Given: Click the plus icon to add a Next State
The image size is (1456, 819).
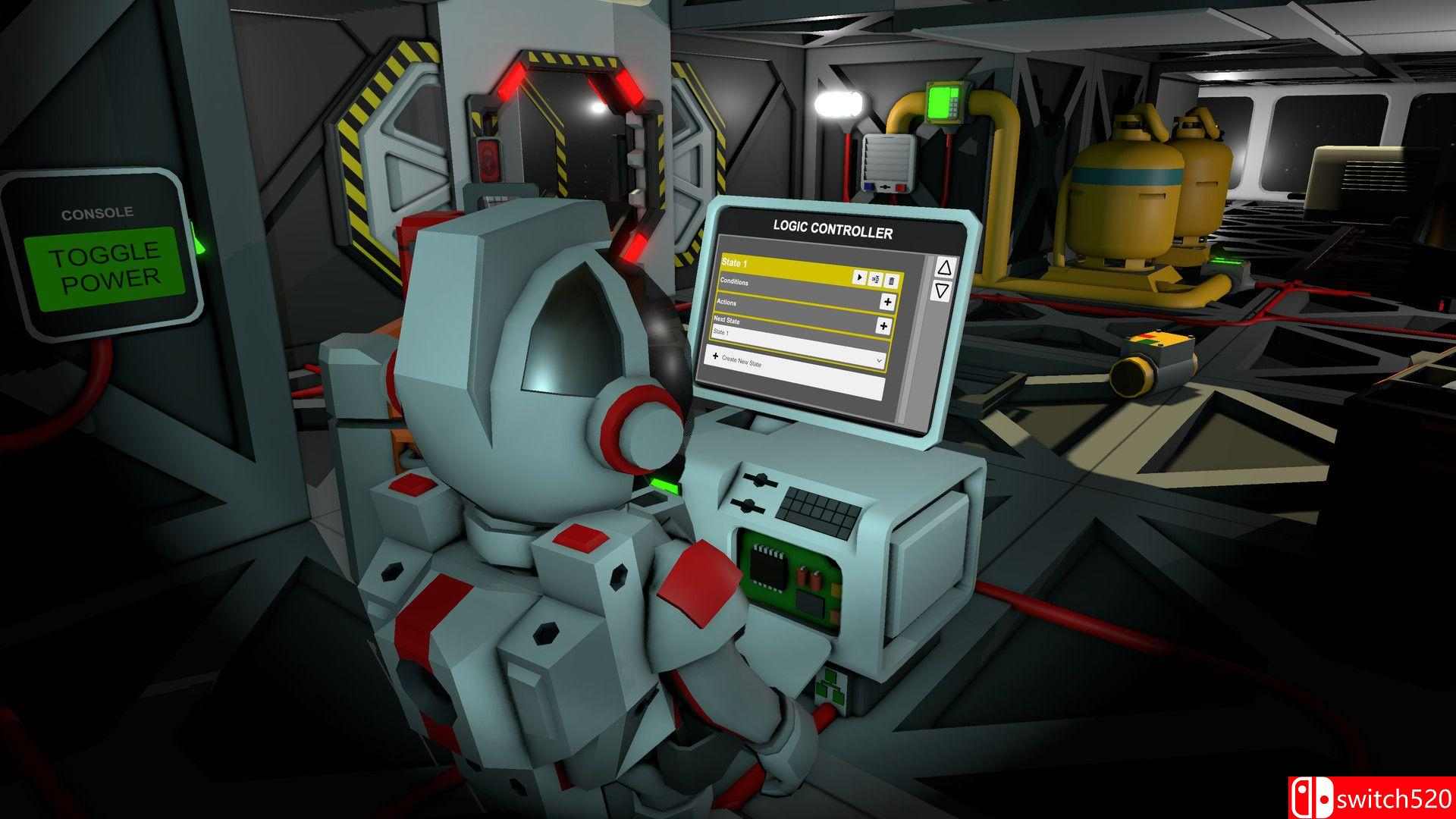Looking at the screenshot, I should coord(883,325).
